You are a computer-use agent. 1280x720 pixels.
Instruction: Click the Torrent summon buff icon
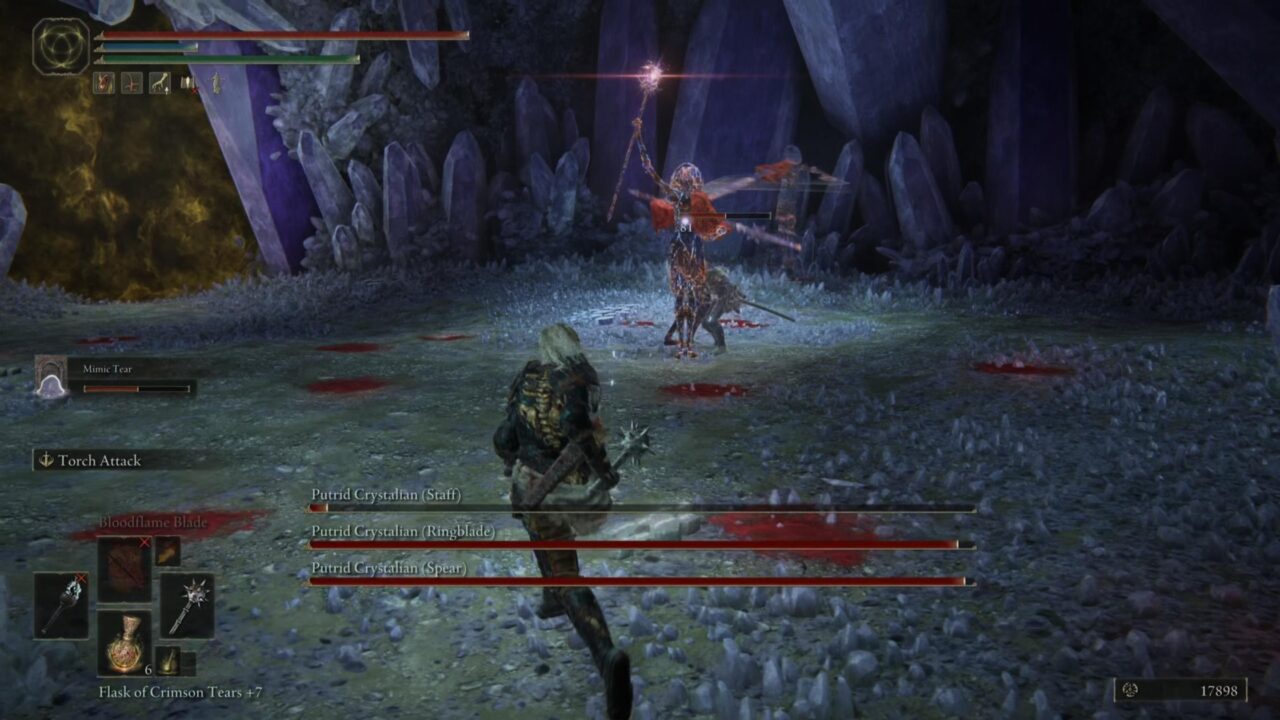tap(160, 83)
